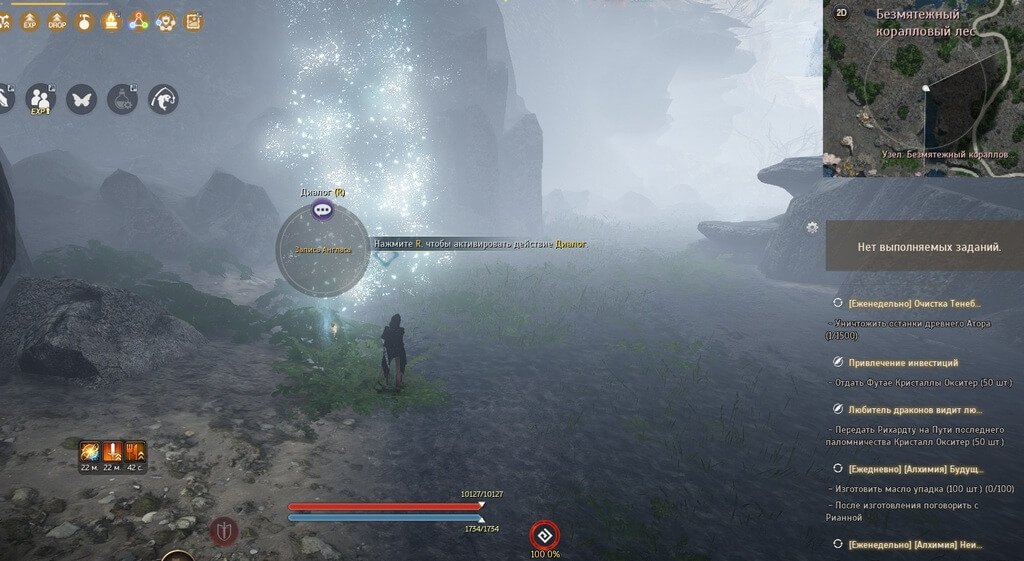Open the party EXP icon
The height and width of the screenshot is (561, 1024).
pos(40,98)
